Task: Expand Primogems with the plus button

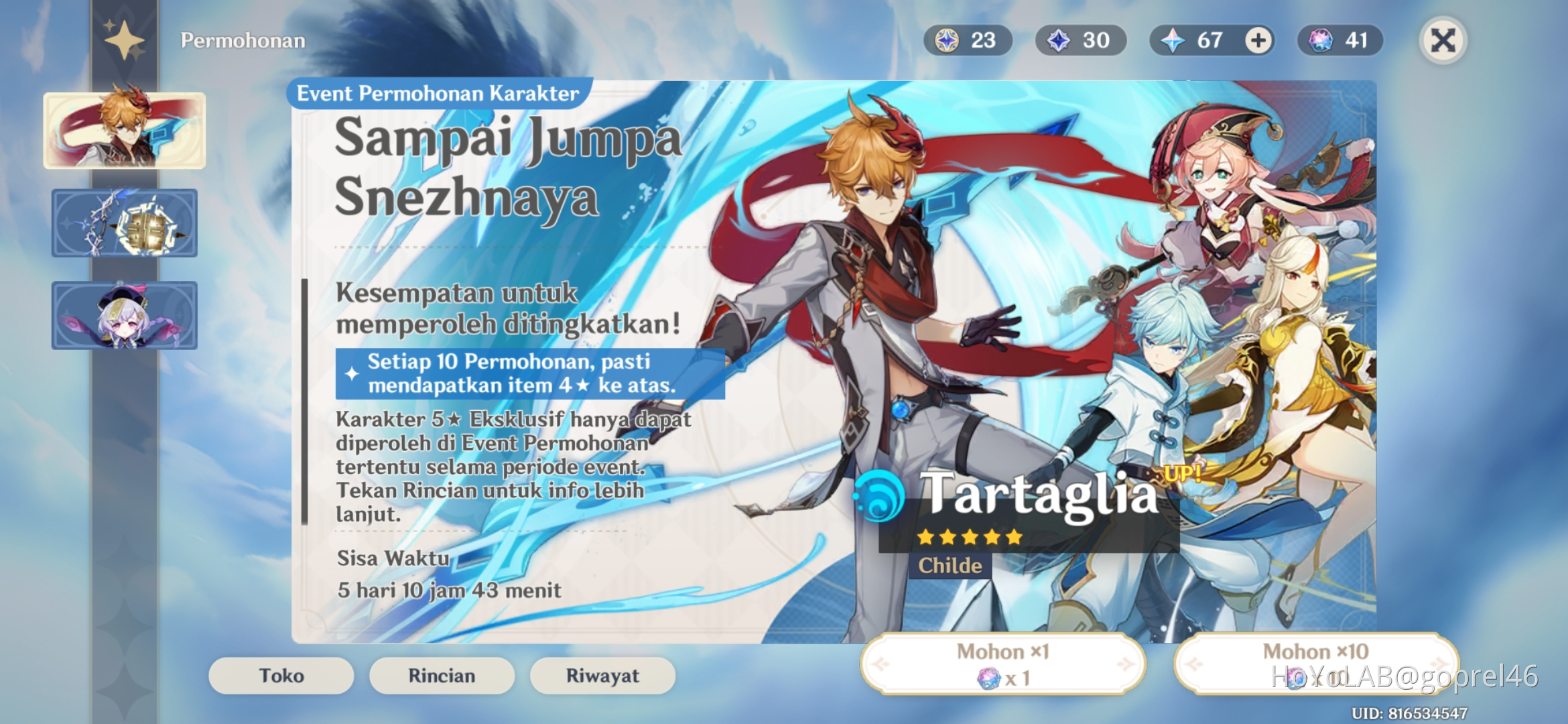Action: (1258, 40)
